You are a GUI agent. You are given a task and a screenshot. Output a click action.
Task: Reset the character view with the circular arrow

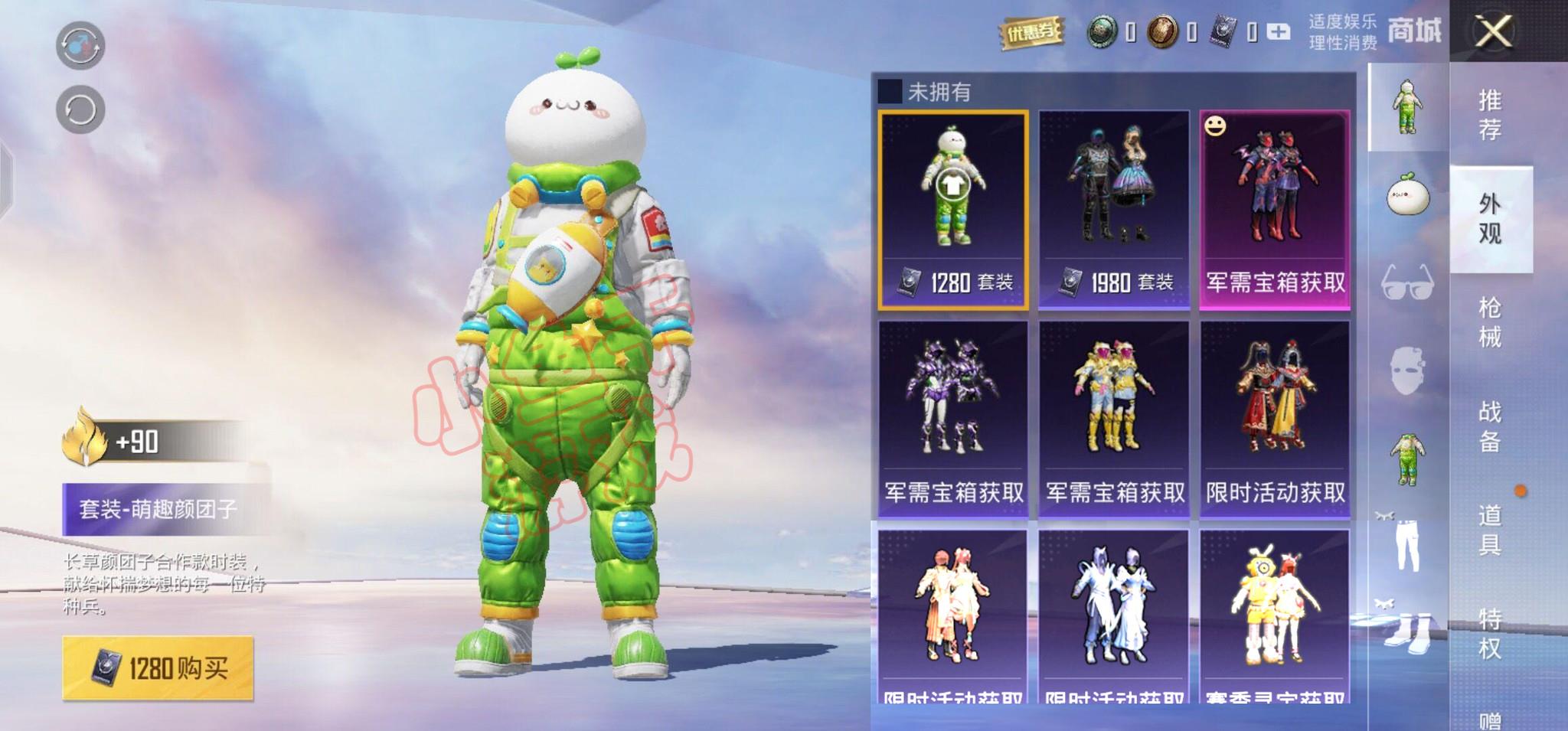click(x=80, y=110)
